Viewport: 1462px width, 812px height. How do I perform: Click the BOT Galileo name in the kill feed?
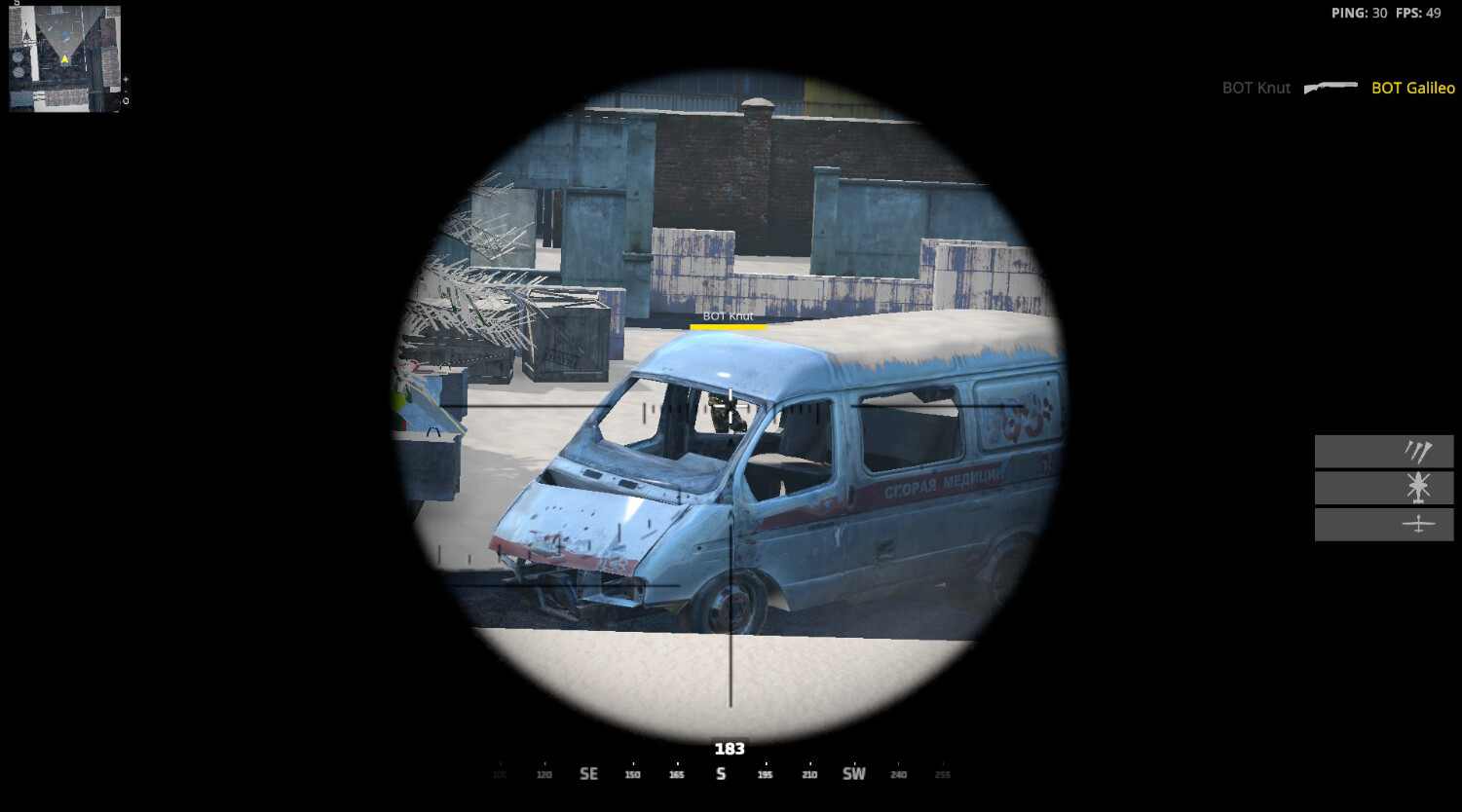pyautogui.click(x=1410, y=88)
